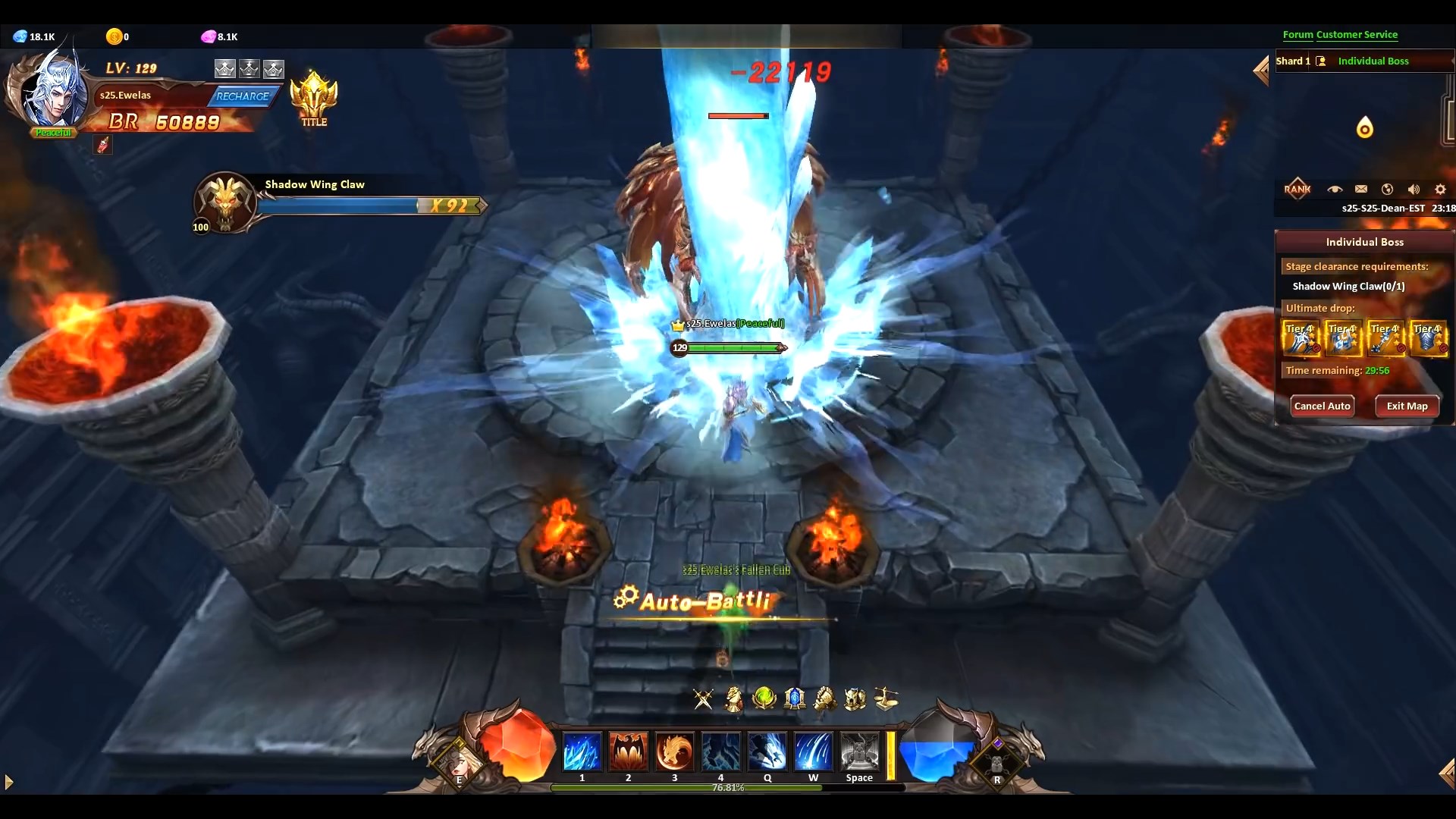The width and height of the screenshot is (1456, 819).
Task: Click the Exit Map button
Action: click(x=1407, y=406)
